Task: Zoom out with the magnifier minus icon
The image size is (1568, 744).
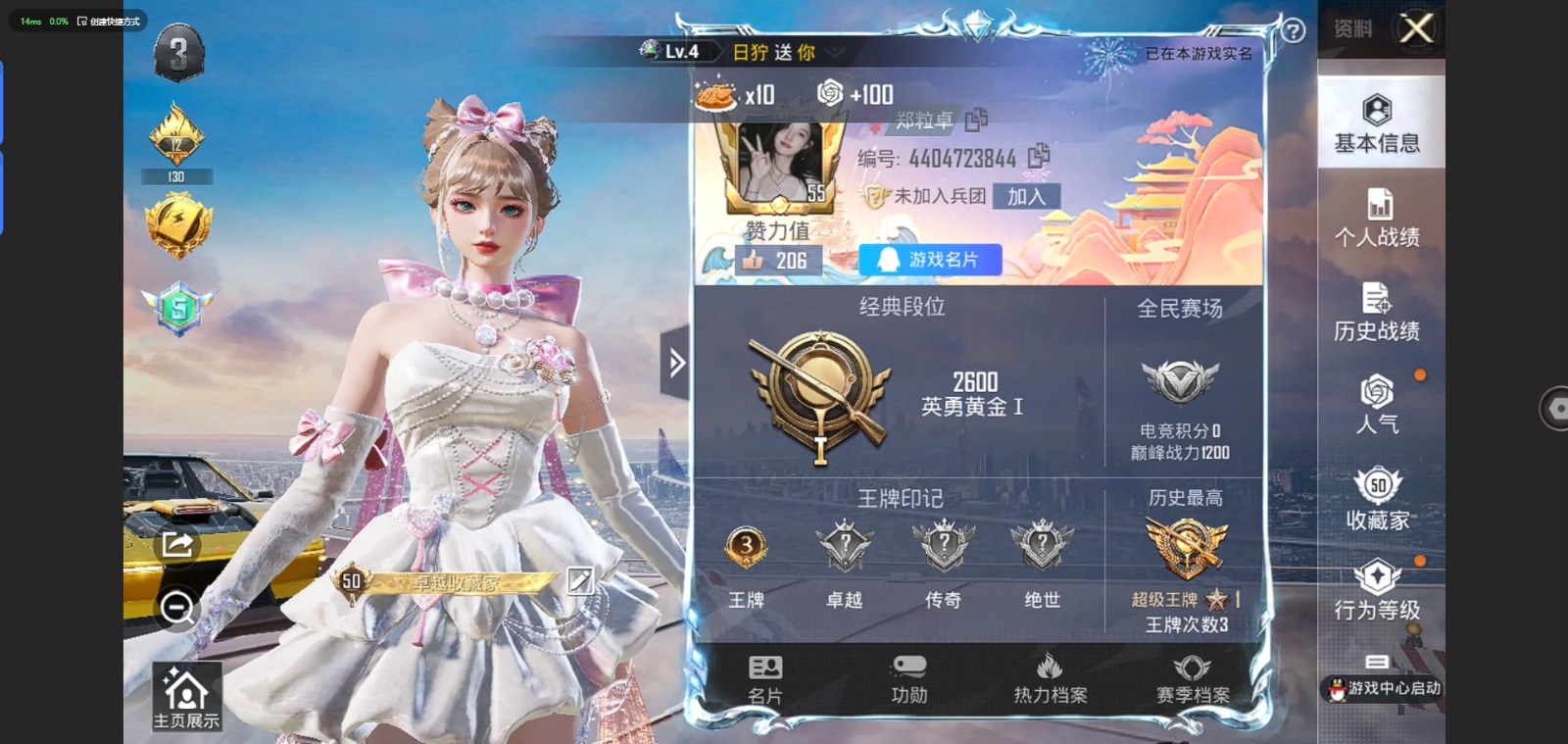Action: click(x=177, y=608)
